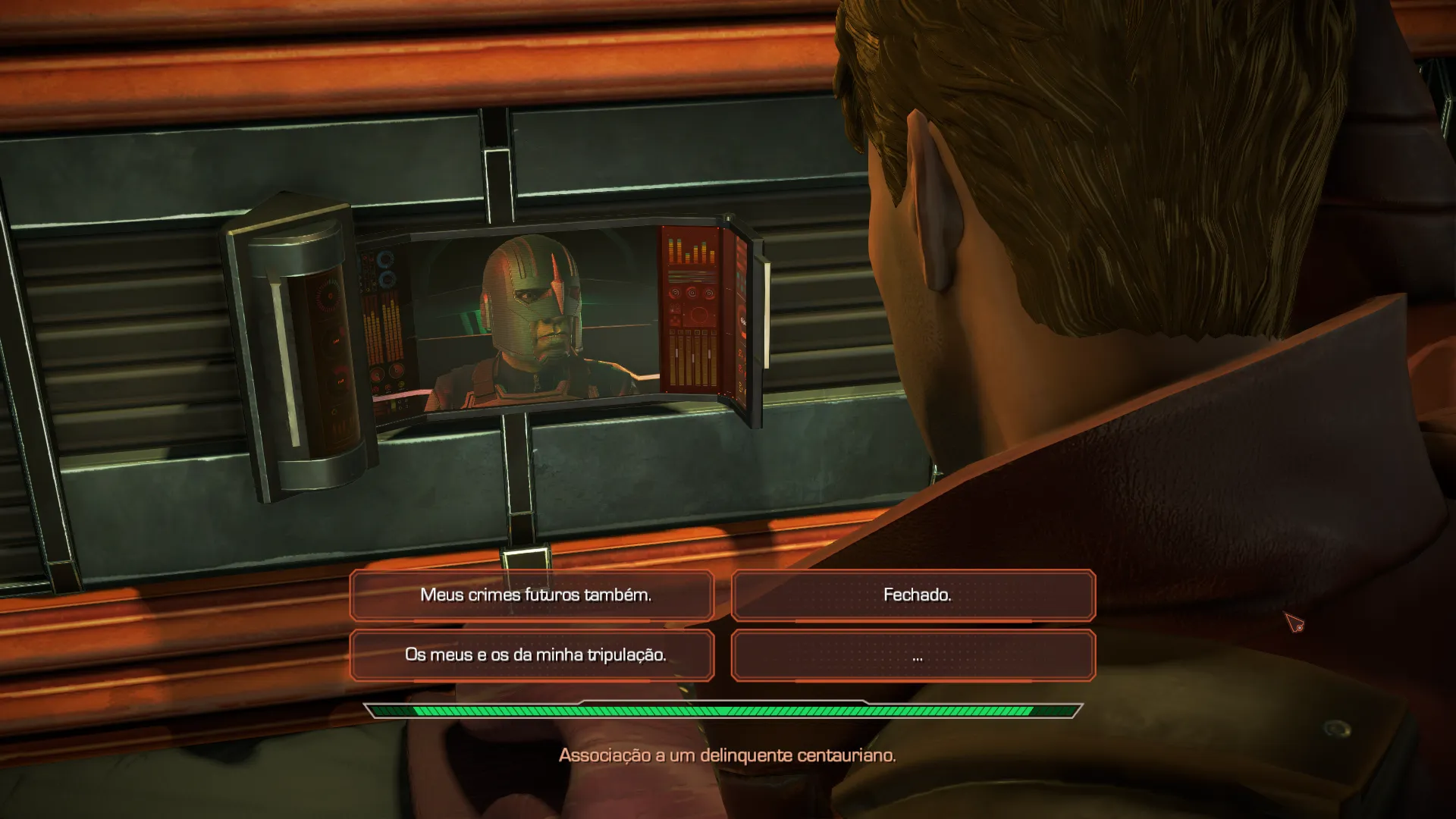The height and width of the screenshot is (819, 1456).
Task: Answer "Os meus e os da minha tripulação."
Action: click(532, 655)
